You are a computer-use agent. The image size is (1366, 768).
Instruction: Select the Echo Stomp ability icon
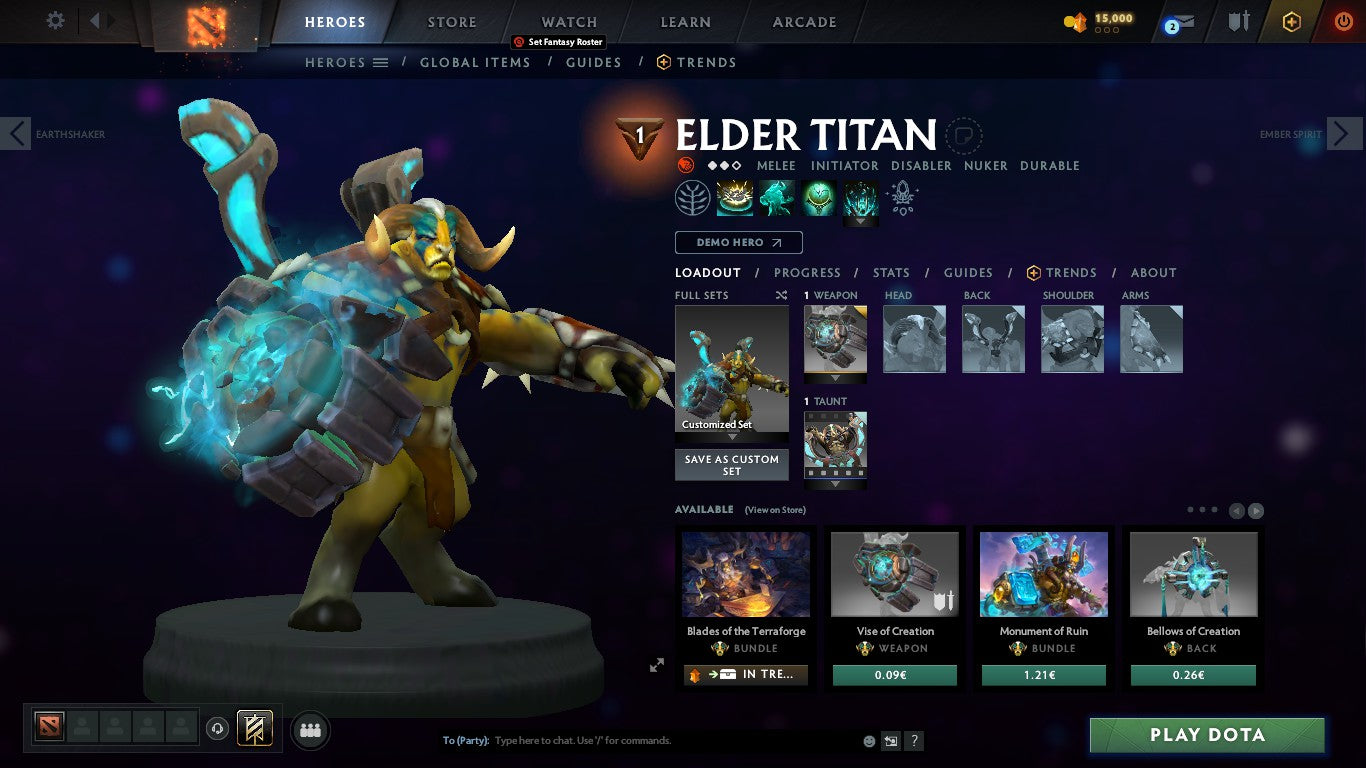735,198
